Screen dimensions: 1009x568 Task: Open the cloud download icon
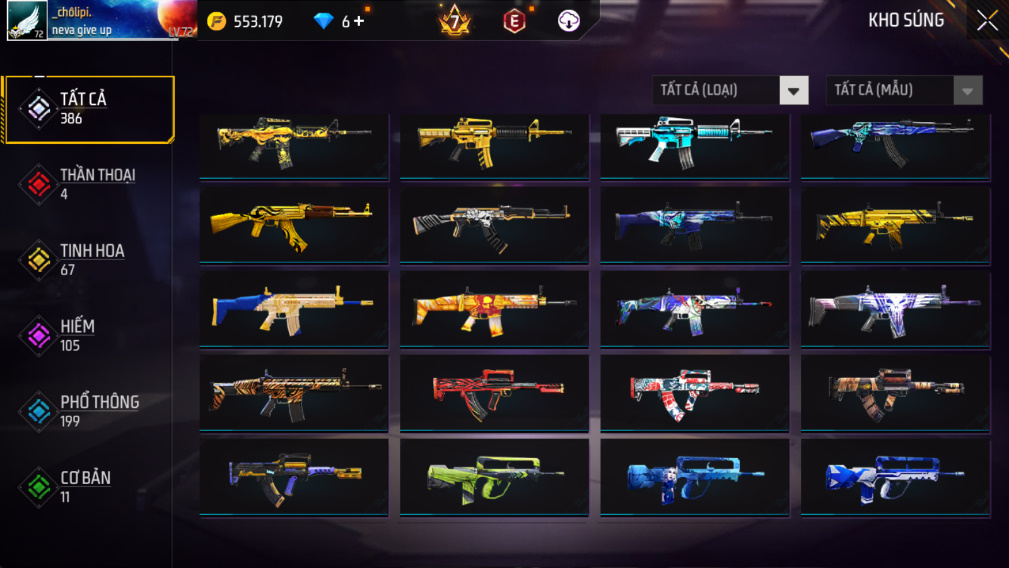coord(569,21)
